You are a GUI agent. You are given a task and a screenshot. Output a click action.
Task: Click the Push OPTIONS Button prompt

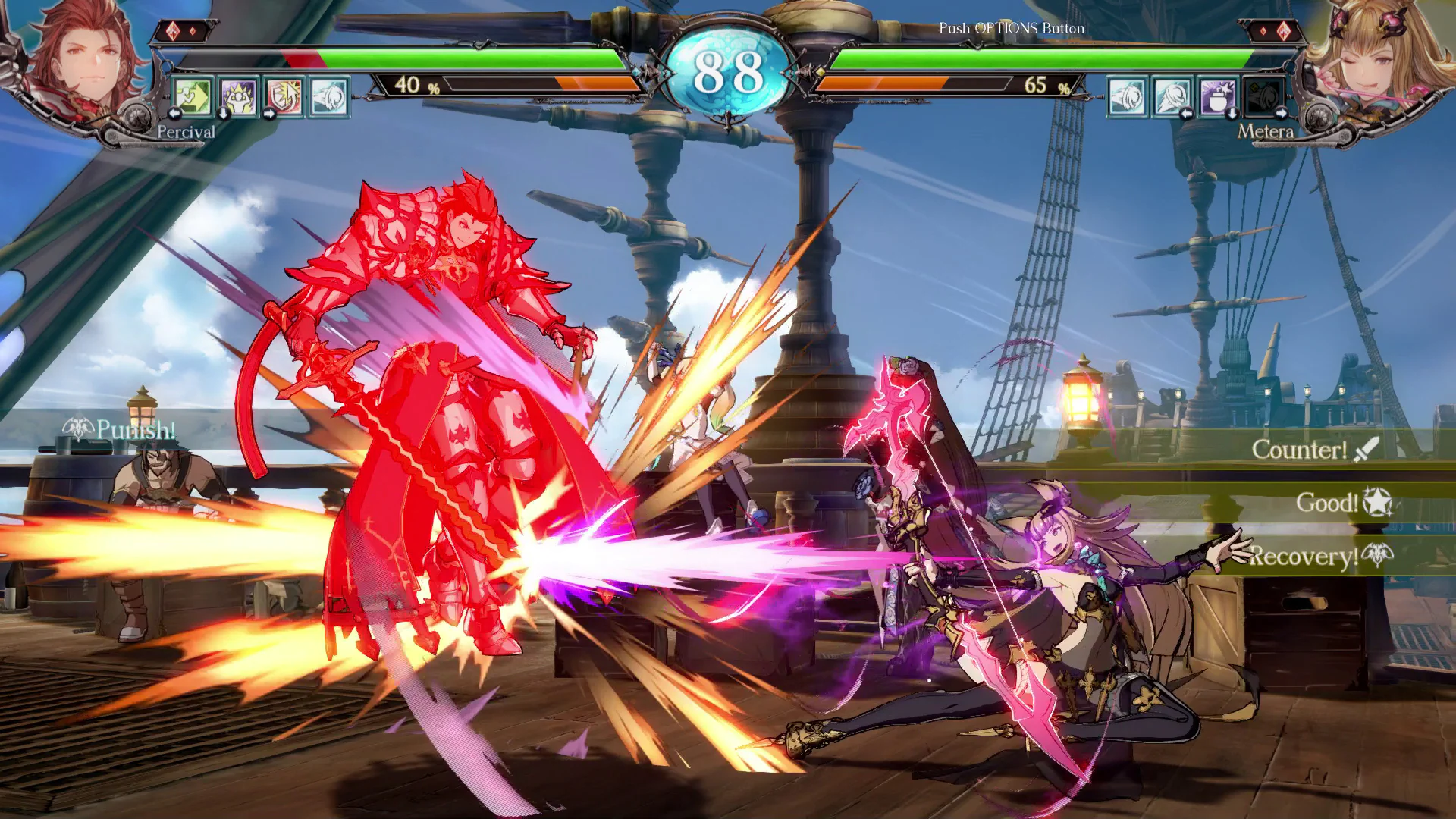point(1012,27)
